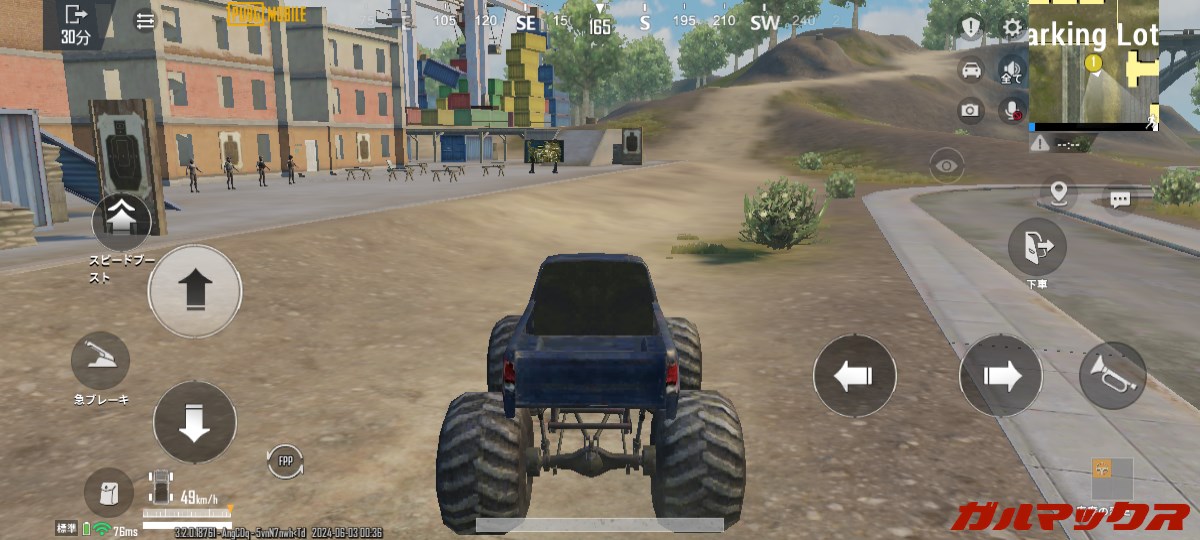This screenshot has width=1200, height=540.
Task: Open the map marker pin button
Action: (1057, 191)
